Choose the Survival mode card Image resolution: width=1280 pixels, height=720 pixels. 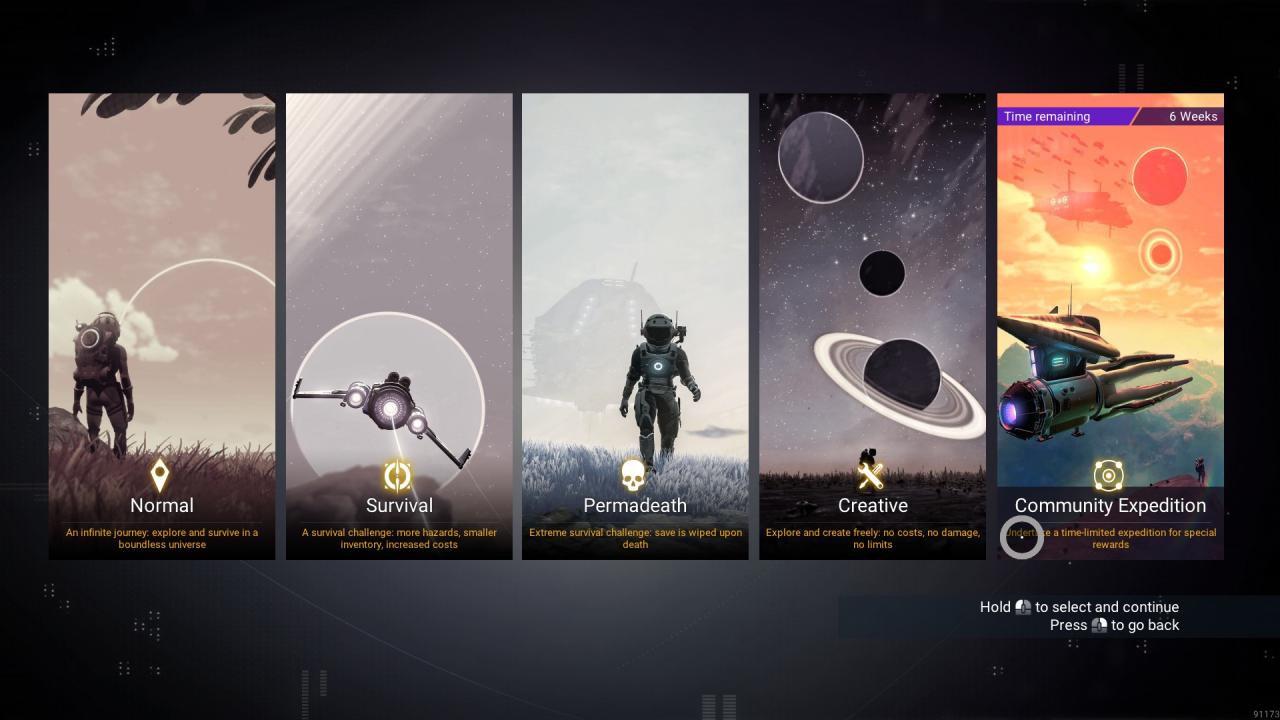pyautogui.click(x=399, y=326)
